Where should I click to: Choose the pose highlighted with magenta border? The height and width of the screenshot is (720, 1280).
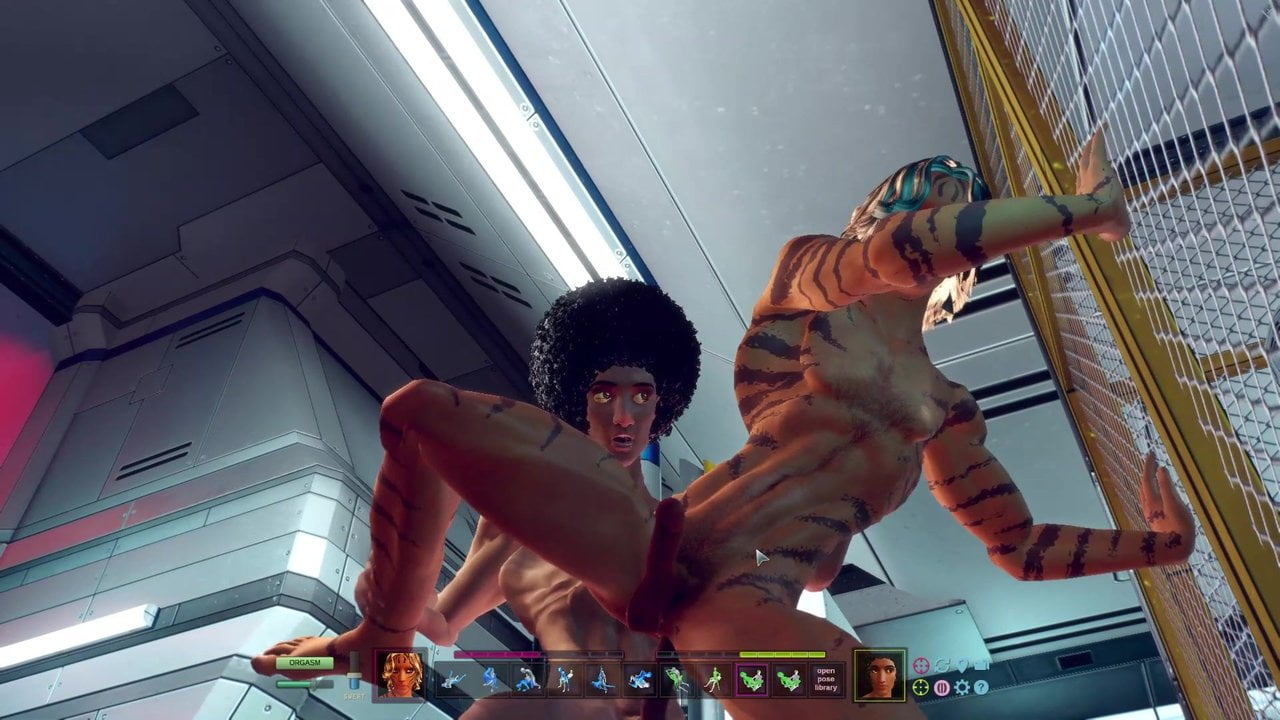[x=751, y=680]
